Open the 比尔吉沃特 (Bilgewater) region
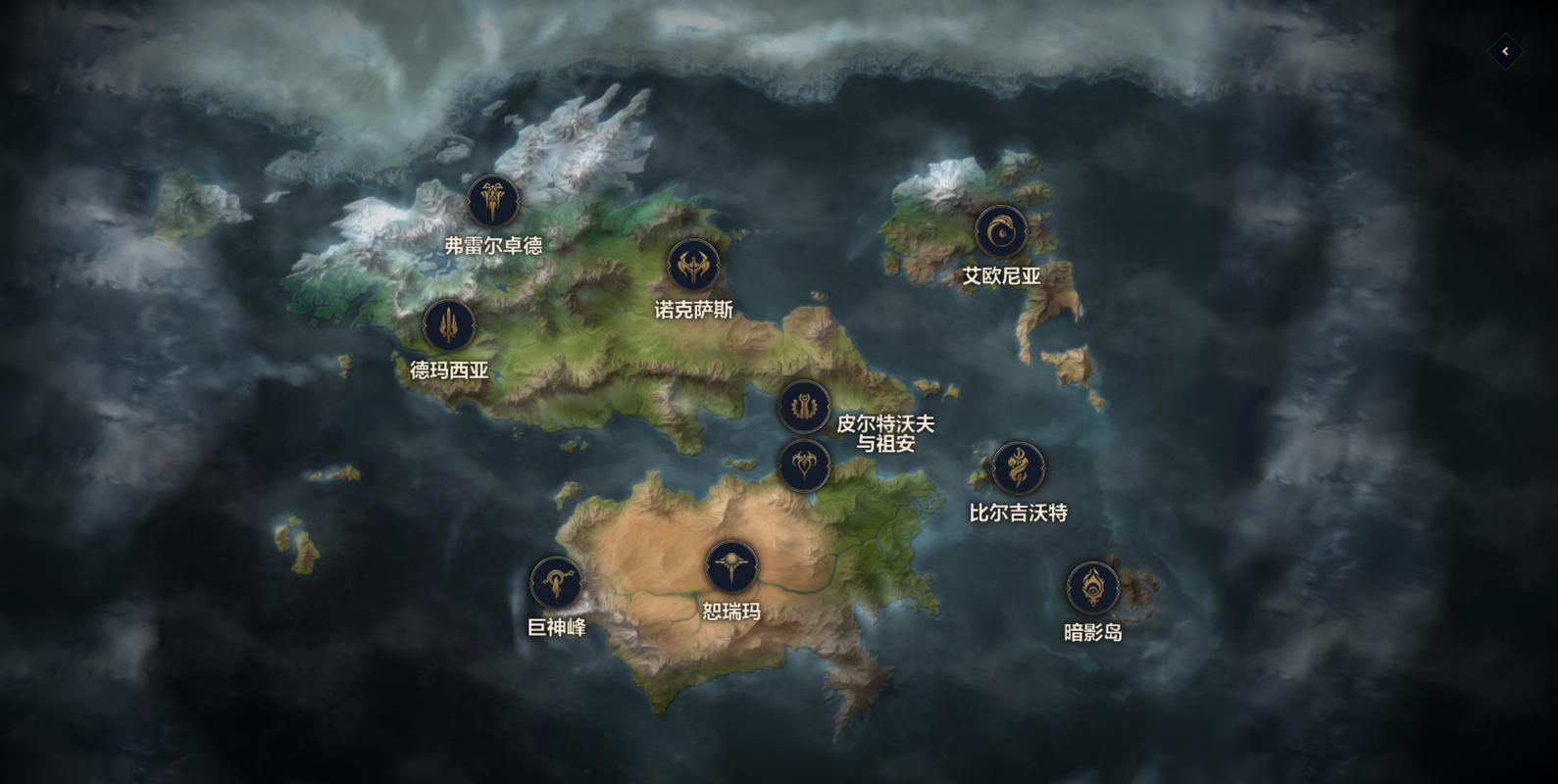 tap(1019, 468)
